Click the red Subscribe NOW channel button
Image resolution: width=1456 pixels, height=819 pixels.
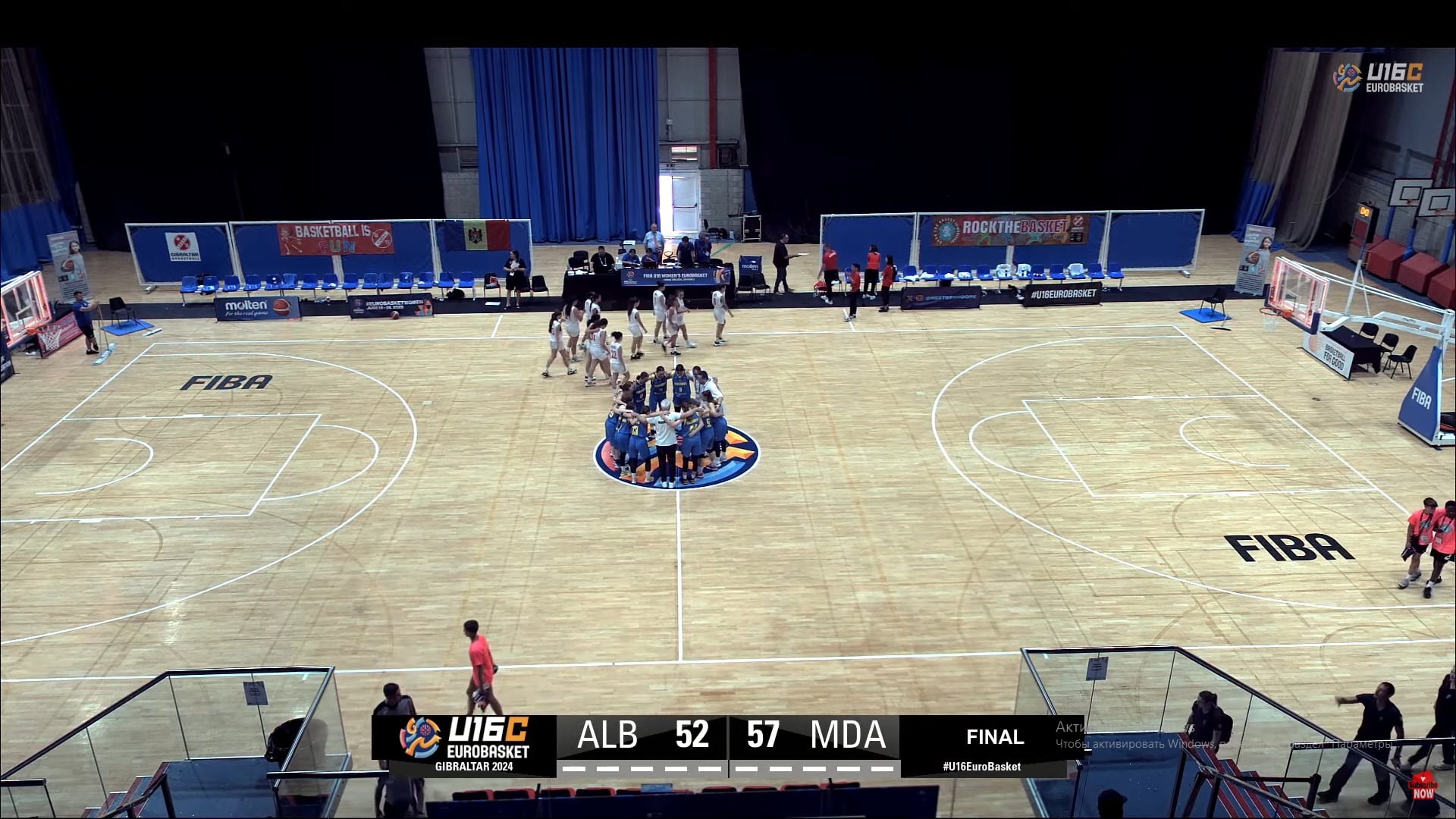point(1423,789)
